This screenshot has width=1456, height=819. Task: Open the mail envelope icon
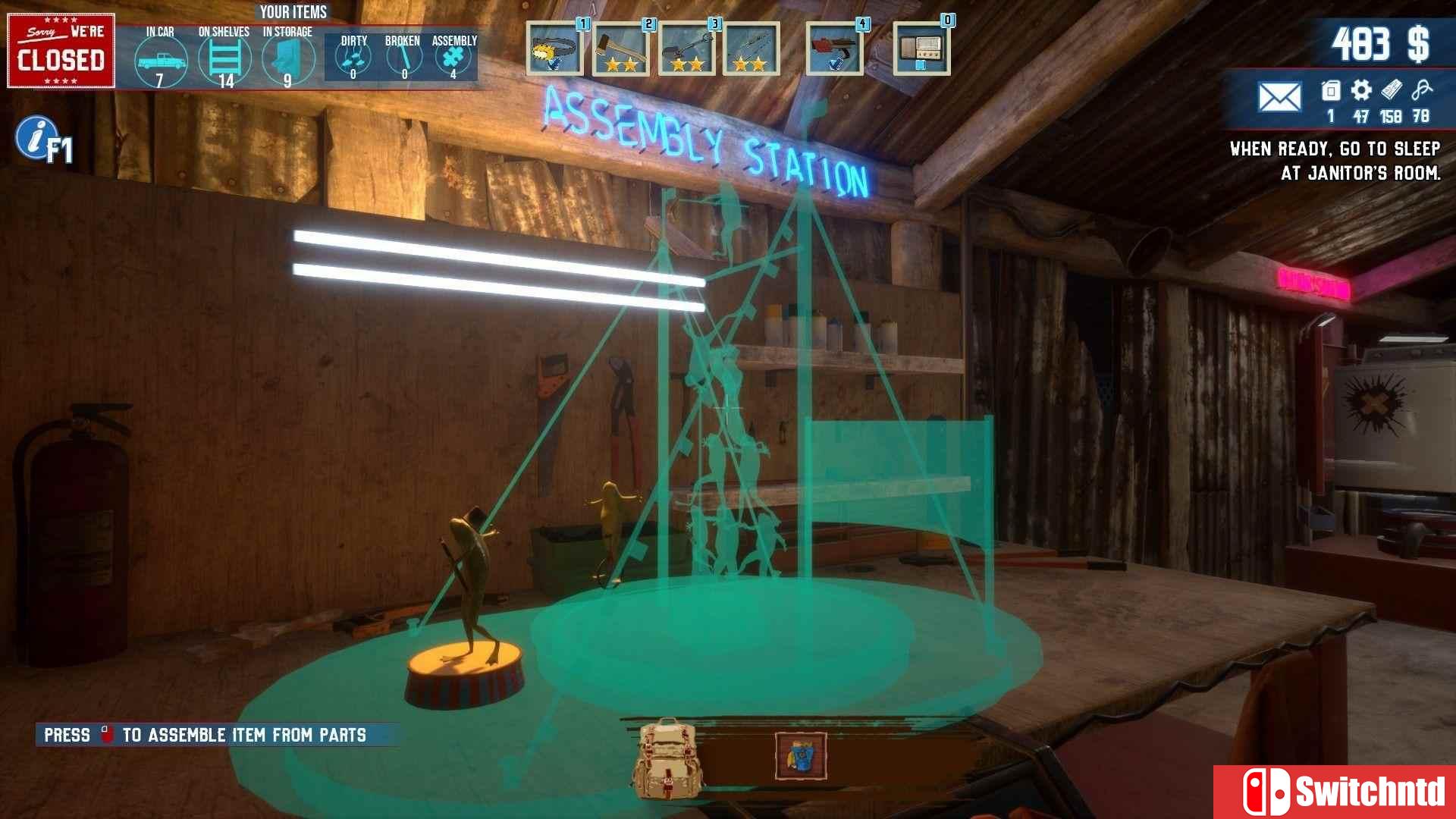point(1279,97)
